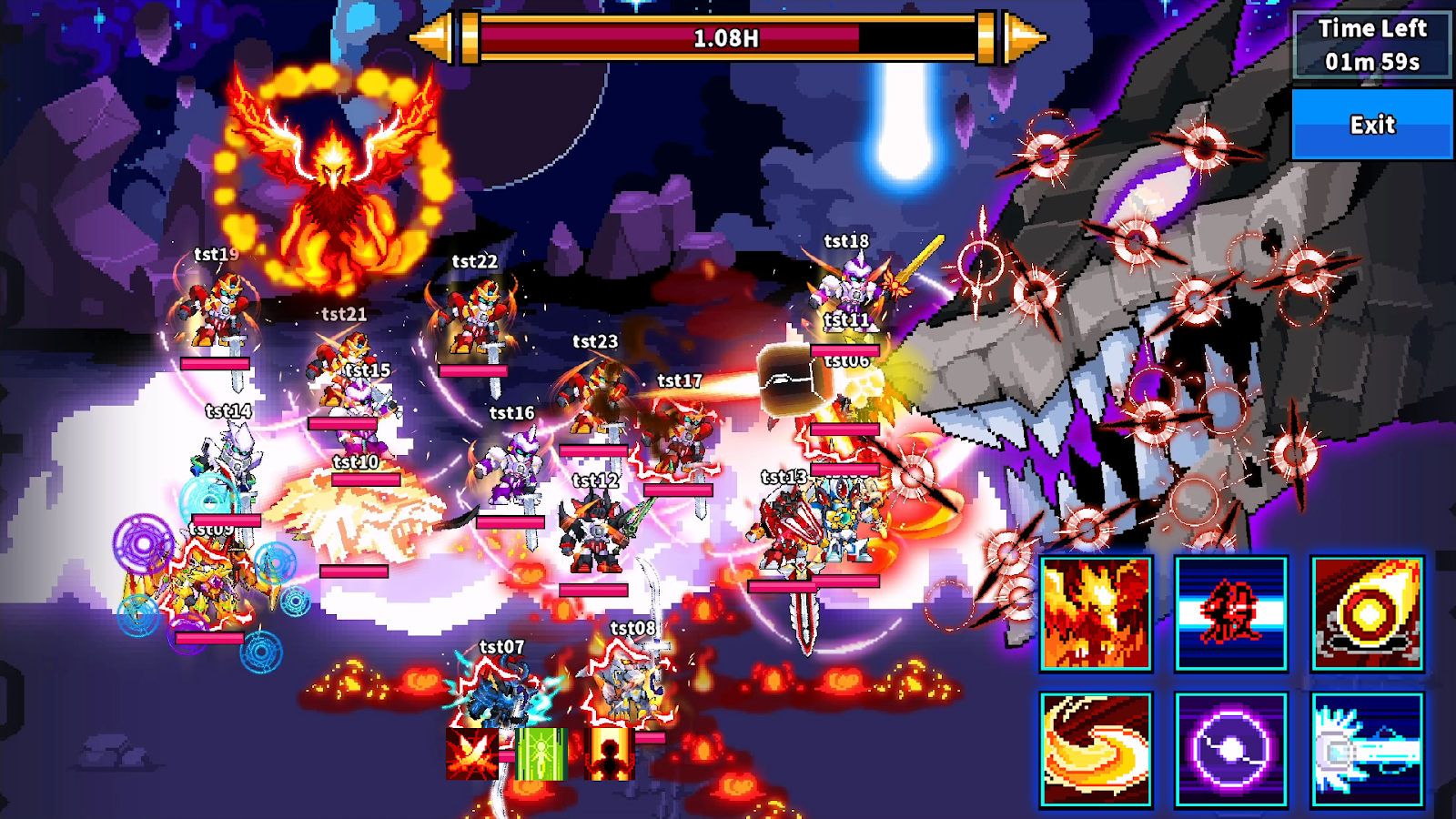Select the green glowing figure buff icon
1456x819 pixels.
pyautogui.click(x=541, y=753)
